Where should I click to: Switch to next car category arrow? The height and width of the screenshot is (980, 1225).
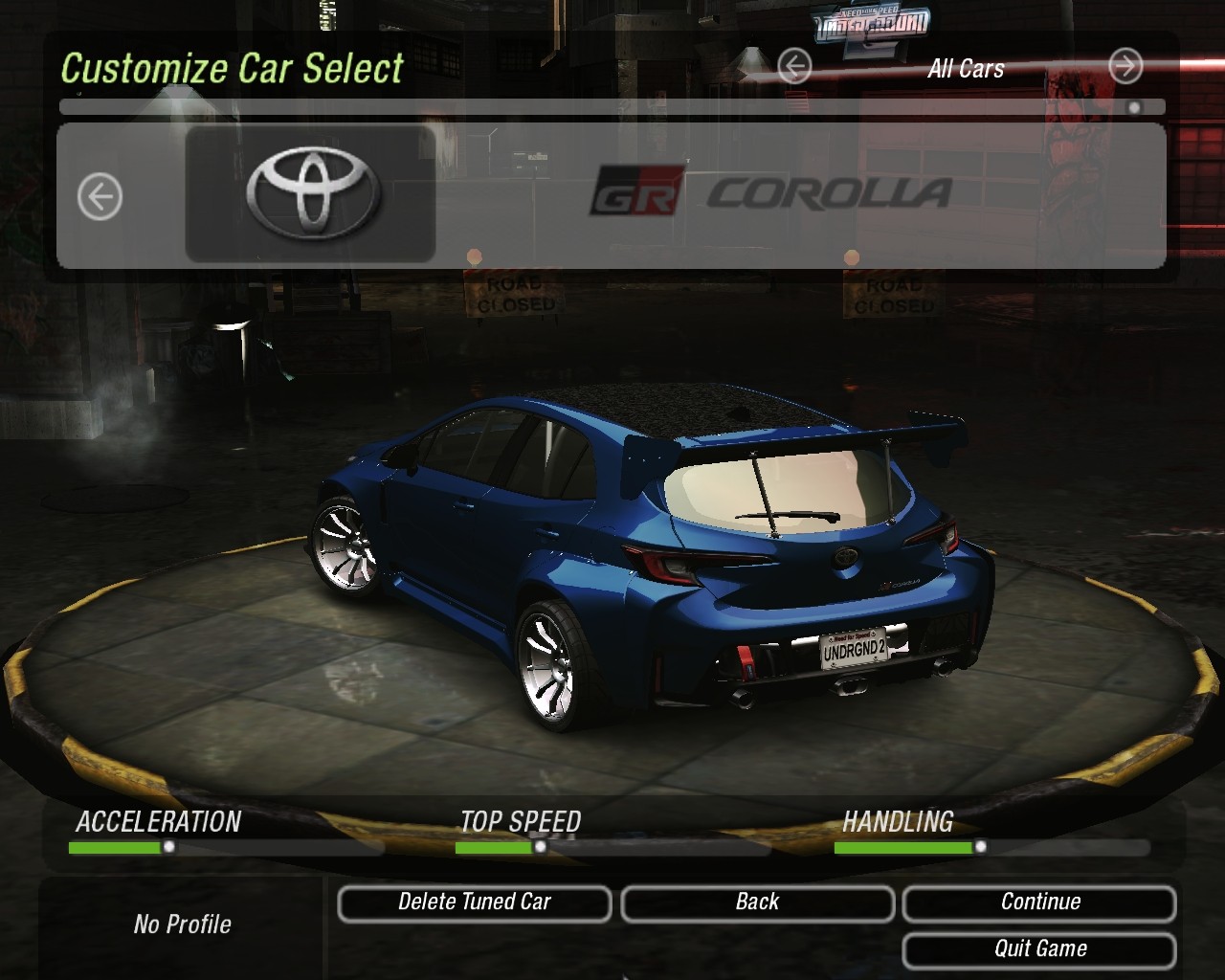click(1125, 67)
